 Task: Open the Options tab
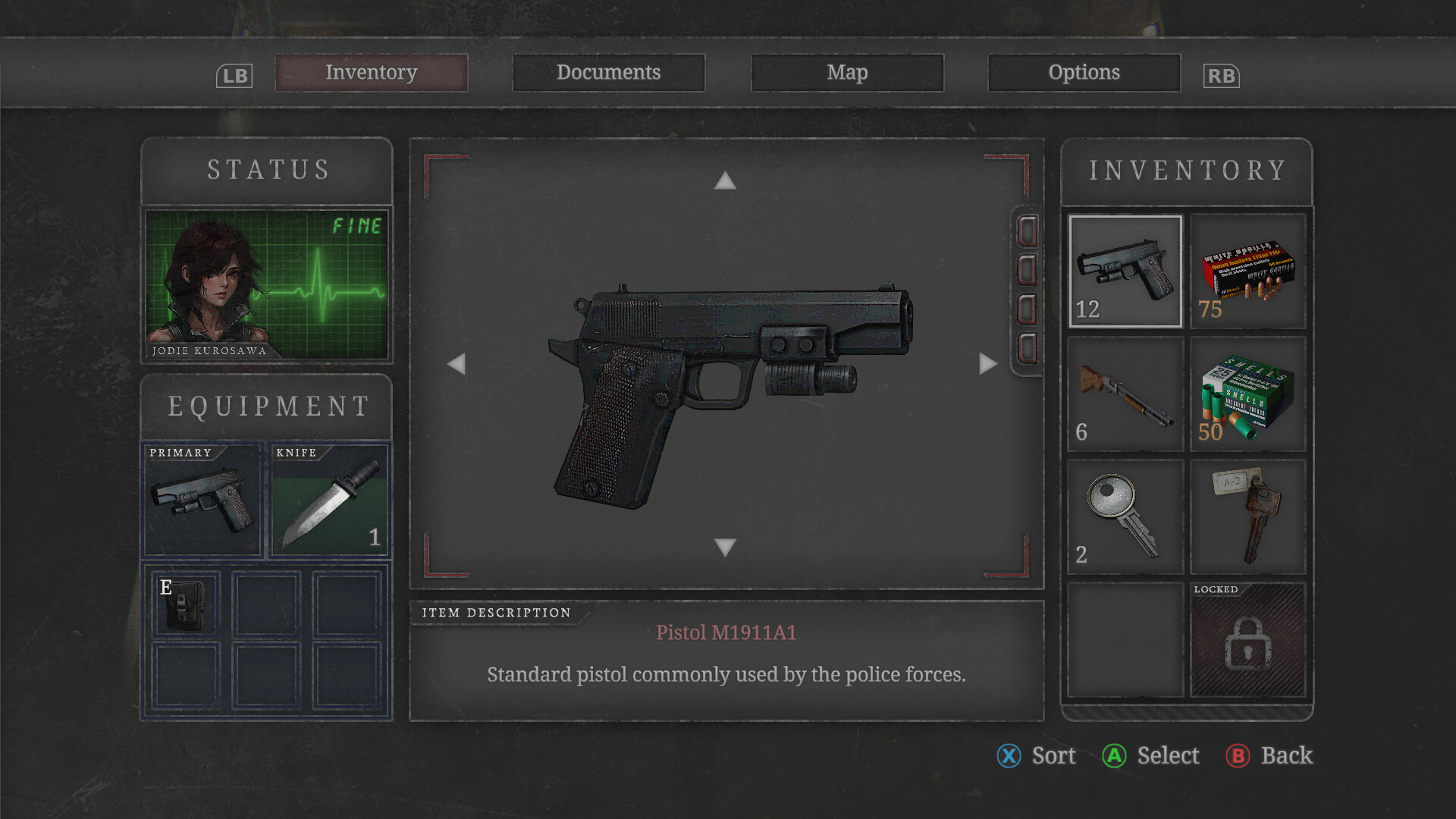1084,73
